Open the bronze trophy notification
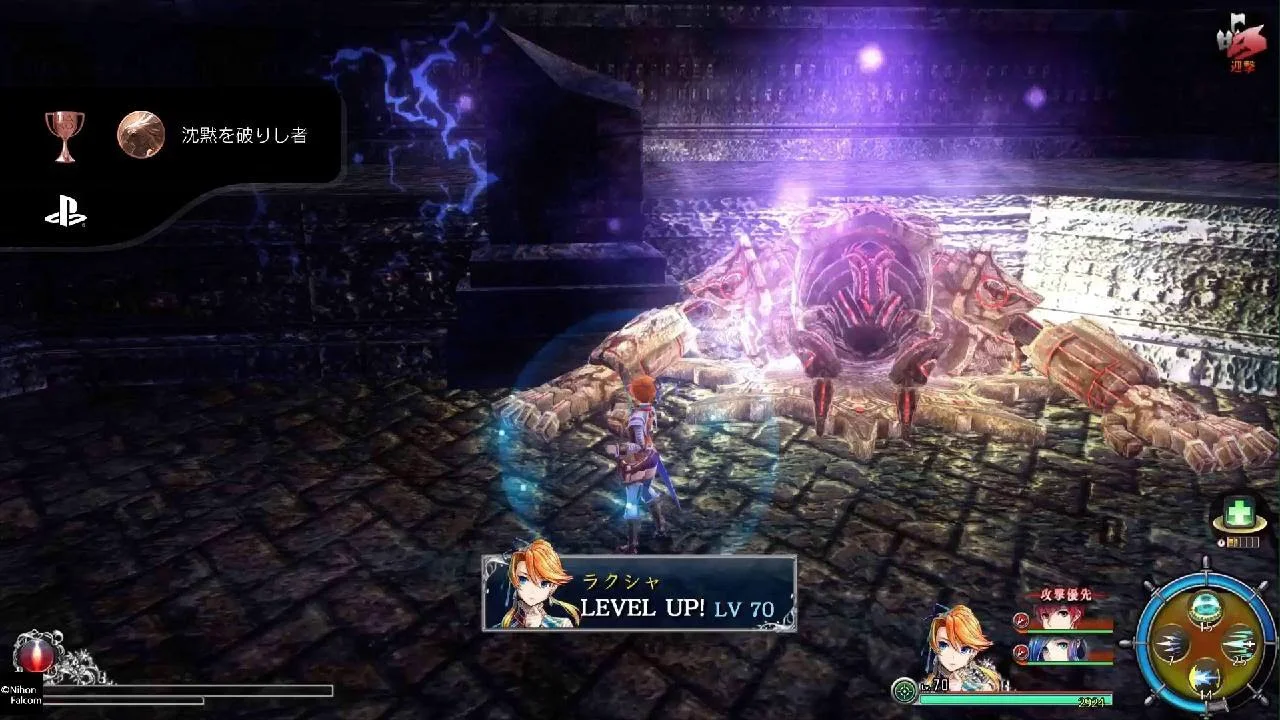This screenshot has height=720, width=1280. 244,136
